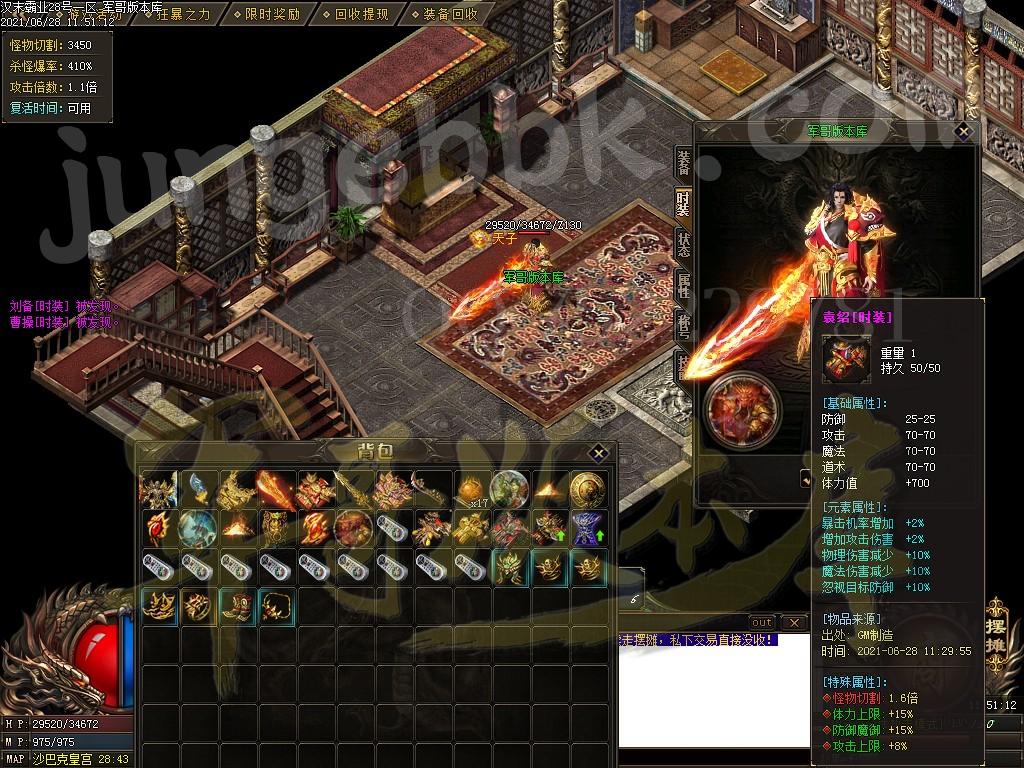Select the blue armor with green arrow
Viewport: 1024px width, 768px height.
pyautogui.click(x=588, y=527)
